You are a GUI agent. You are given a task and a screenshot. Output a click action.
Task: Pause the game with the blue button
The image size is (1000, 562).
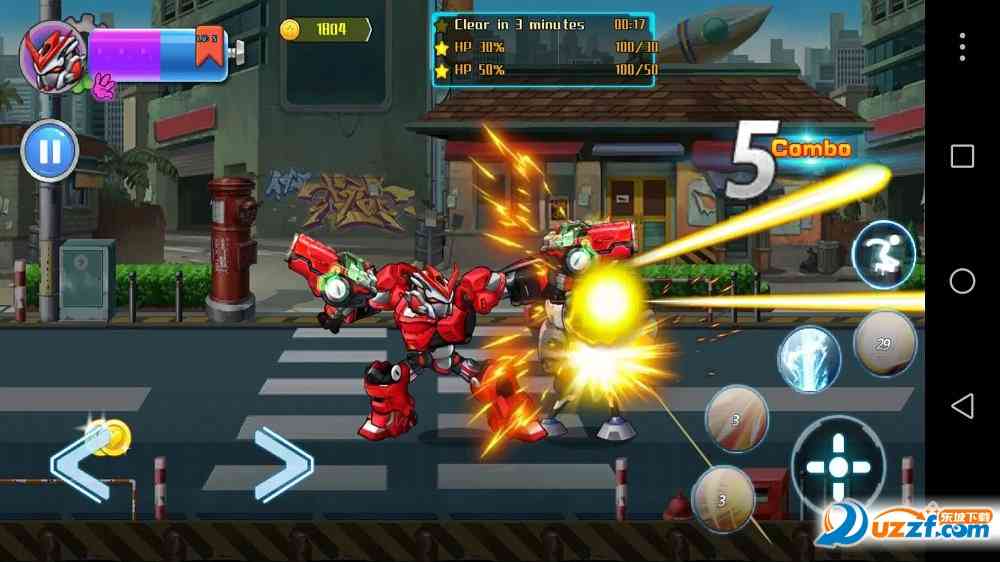pos(49,151)
